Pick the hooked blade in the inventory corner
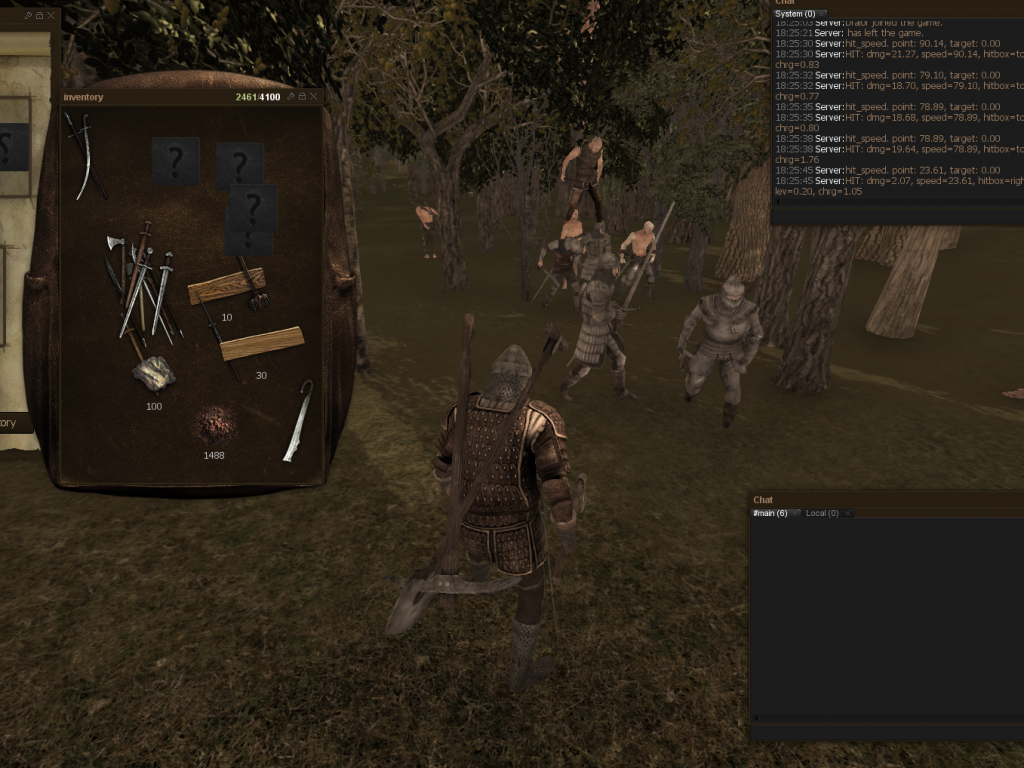The width and height of the screenshot is (1024, 768). click(x=297, y=421)
